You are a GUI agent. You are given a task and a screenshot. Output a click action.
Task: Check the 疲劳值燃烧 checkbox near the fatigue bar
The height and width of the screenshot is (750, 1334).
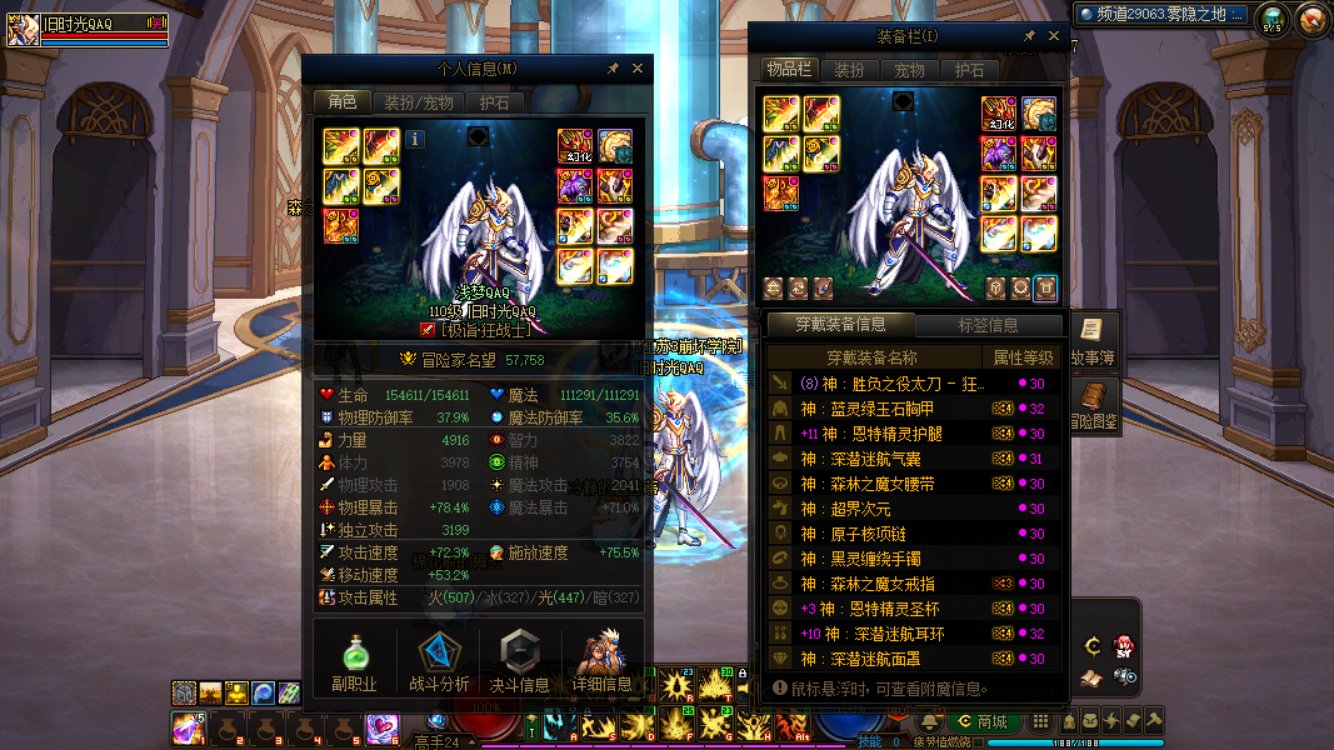(978, 741)
